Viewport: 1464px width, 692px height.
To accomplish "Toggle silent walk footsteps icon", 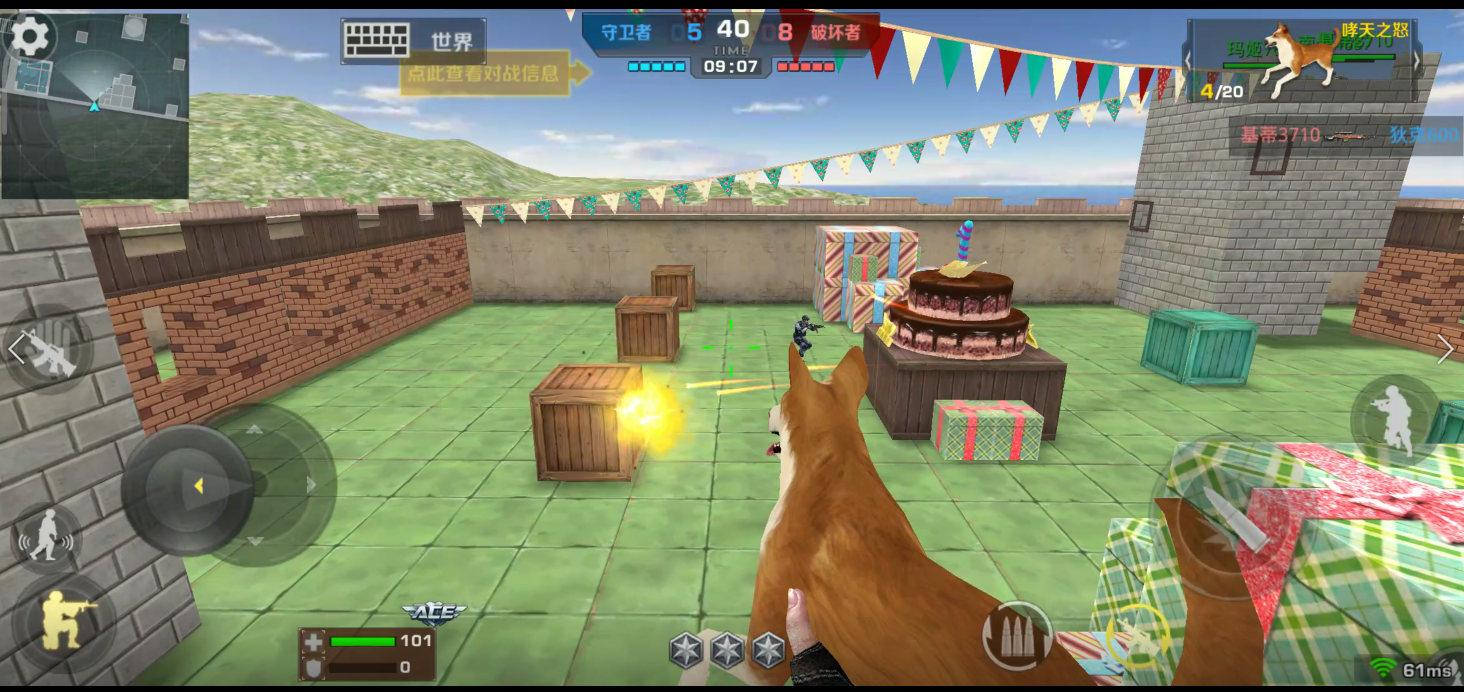I will tap(46, 538).
